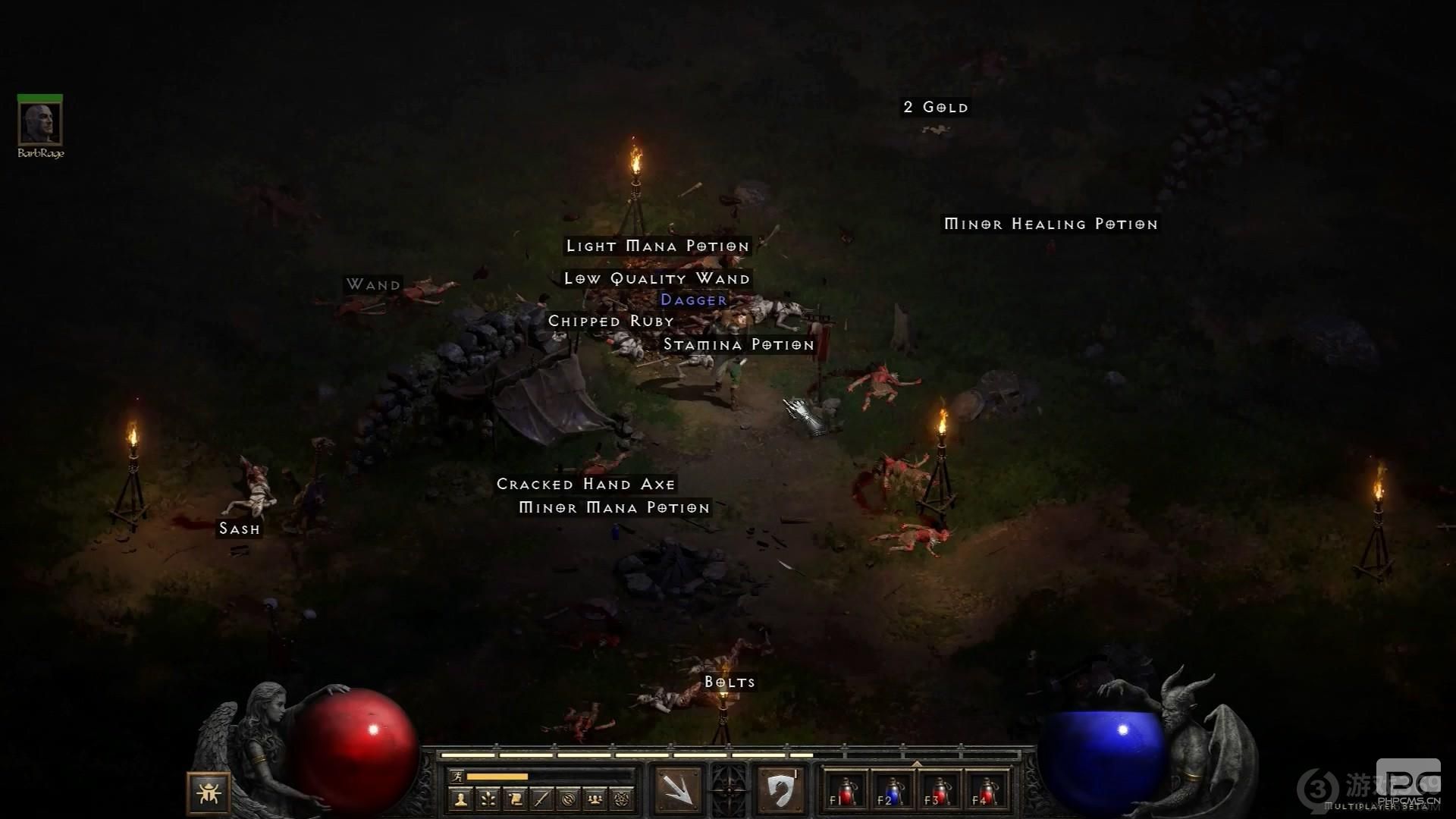Toggle the run/walk button

tap(457, 777)
